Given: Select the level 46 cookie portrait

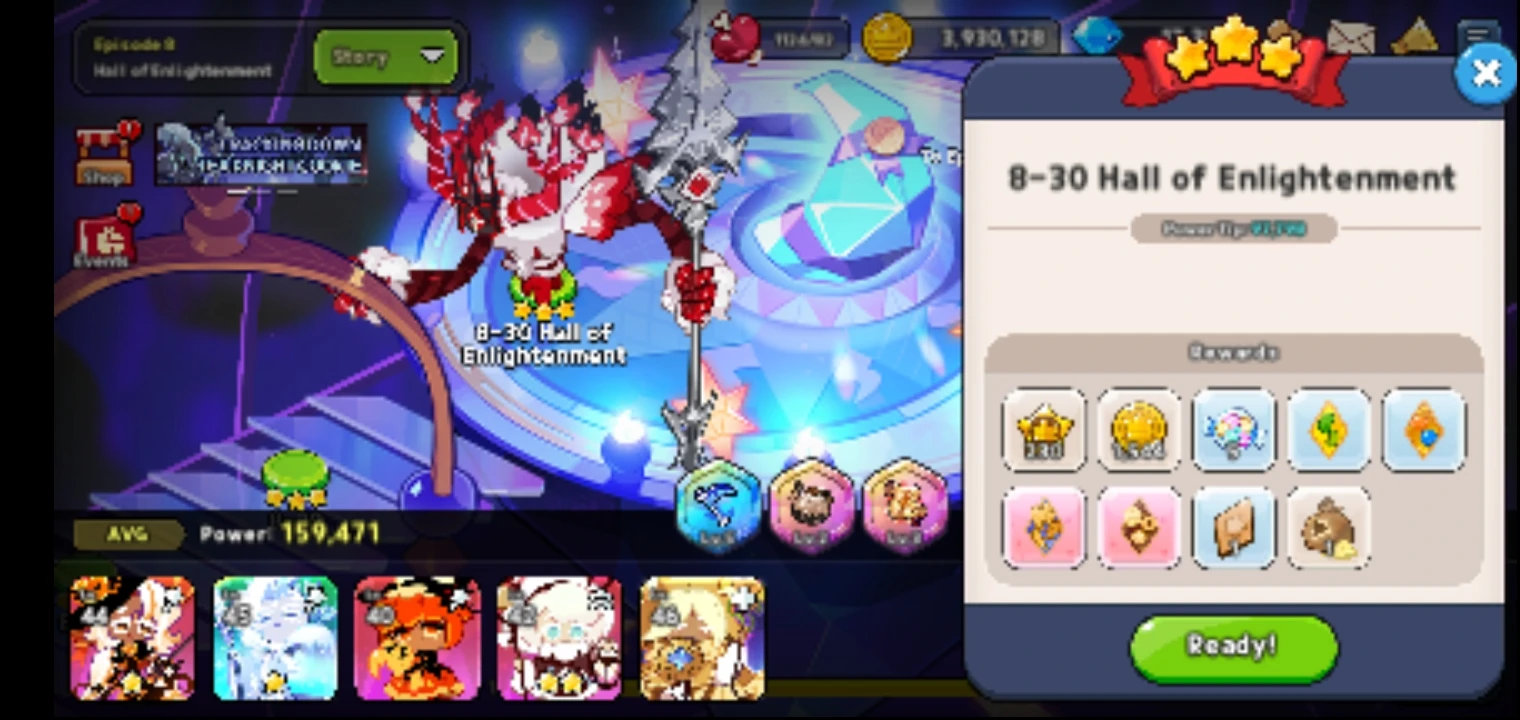Looking at the screenshot, I should [702, 640].
